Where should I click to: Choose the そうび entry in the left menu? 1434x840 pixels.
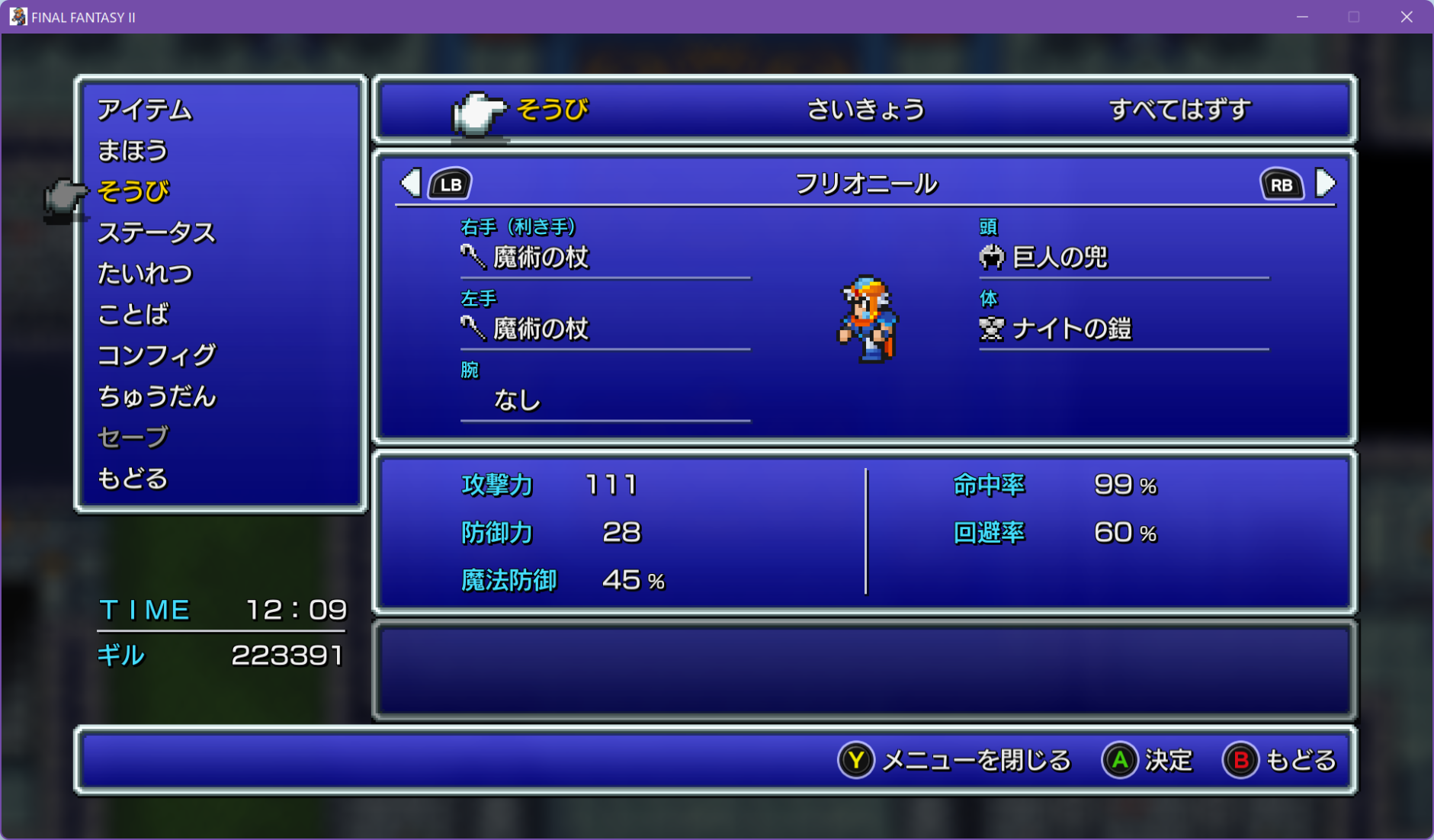pos(134,191)
